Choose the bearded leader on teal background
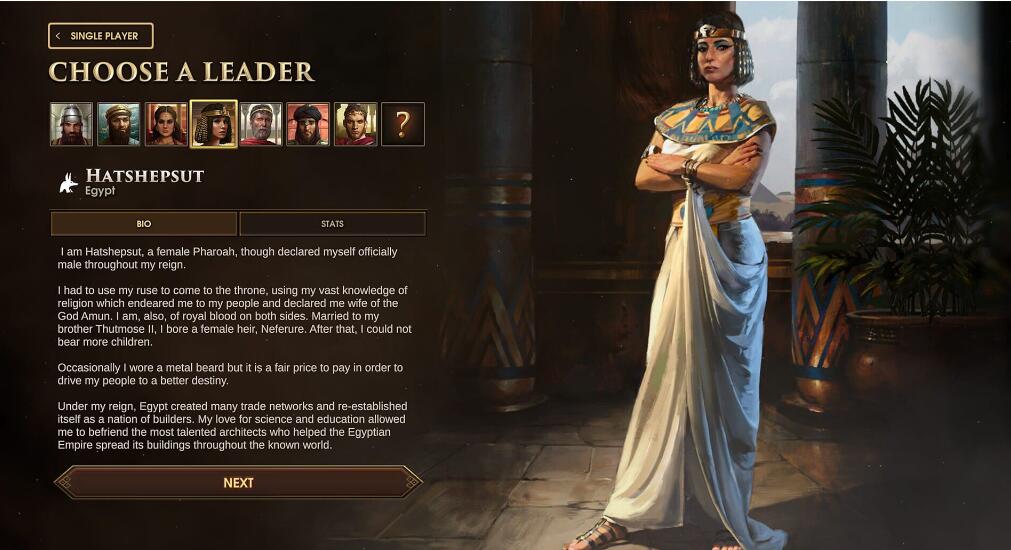The width and height of the screenshot is (1011, 550). [118, 124]
